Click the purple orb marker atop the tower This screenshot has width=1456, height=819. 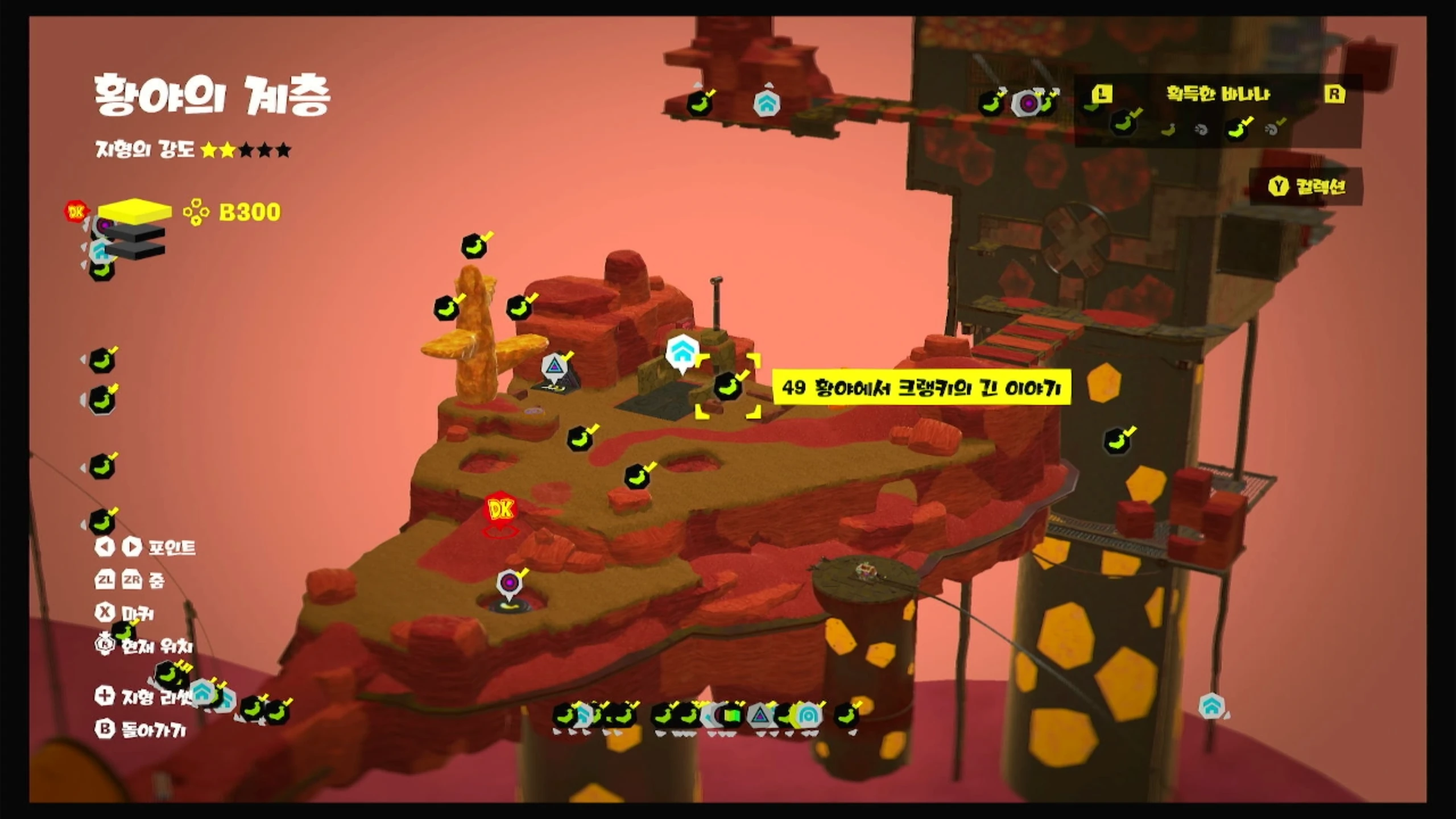point(1028,104)
